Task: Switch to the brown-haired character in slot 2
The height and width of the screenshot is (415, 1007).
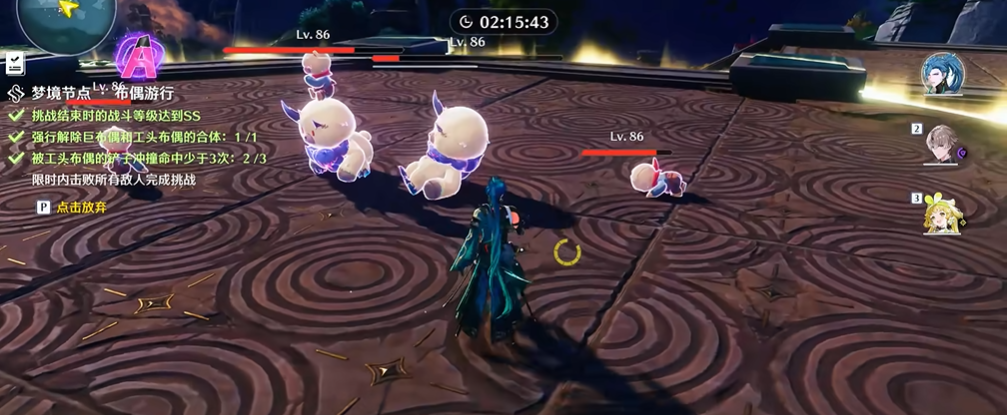Action: 942,145
